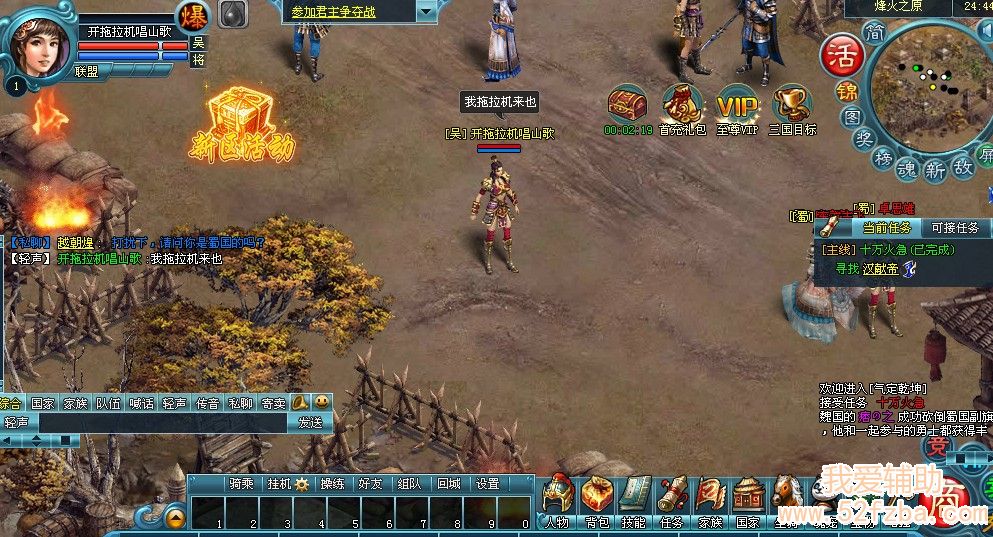
Task: Toggle 挂机 auto-battle mode
Action: coord(288,483)
